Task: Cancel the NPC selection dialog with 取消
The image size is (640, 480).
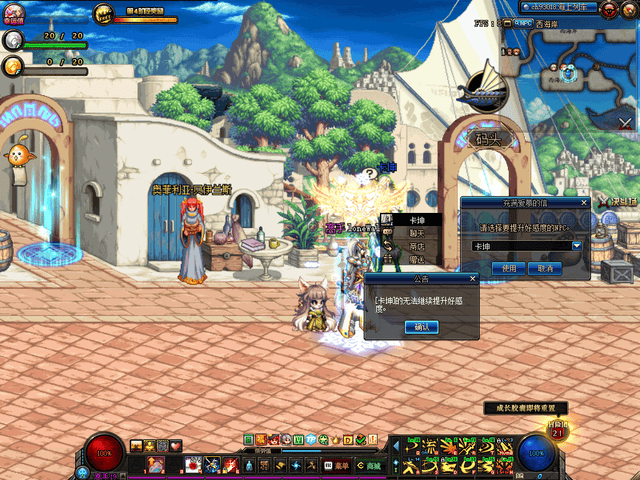Action: coord(545,268)
